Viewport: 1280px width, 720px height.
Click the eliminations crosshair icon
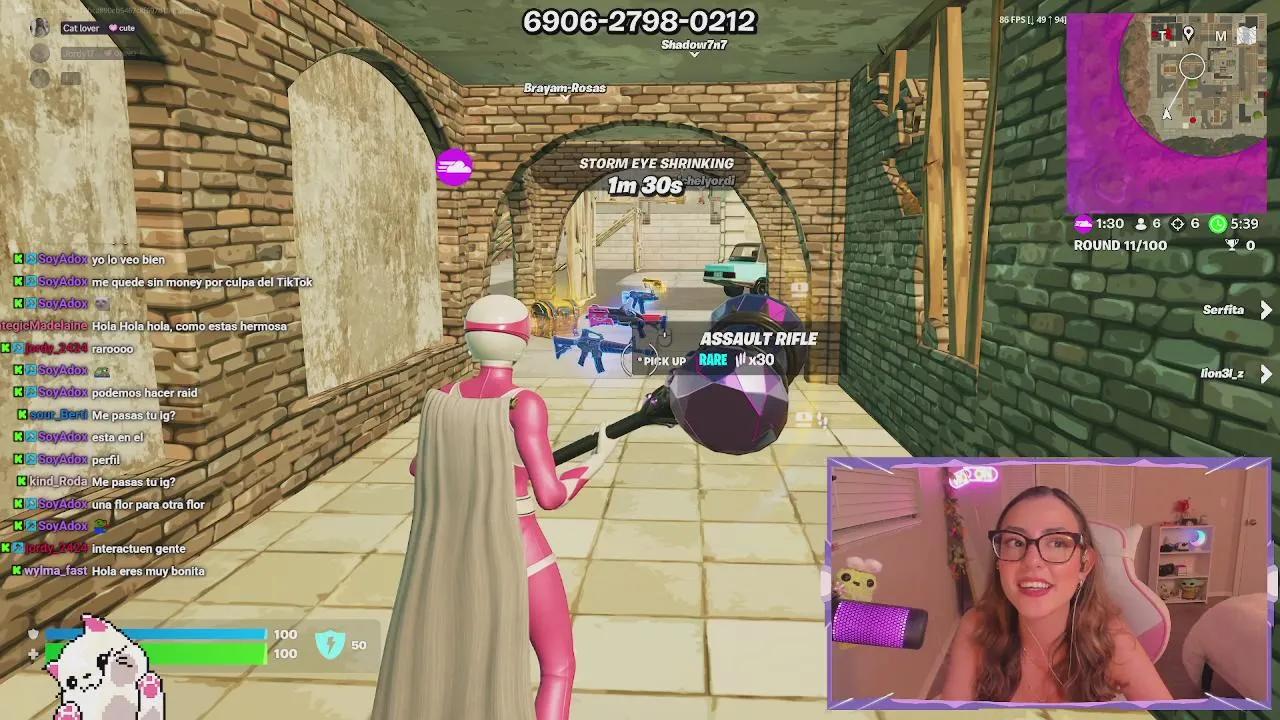[1177, 223]
